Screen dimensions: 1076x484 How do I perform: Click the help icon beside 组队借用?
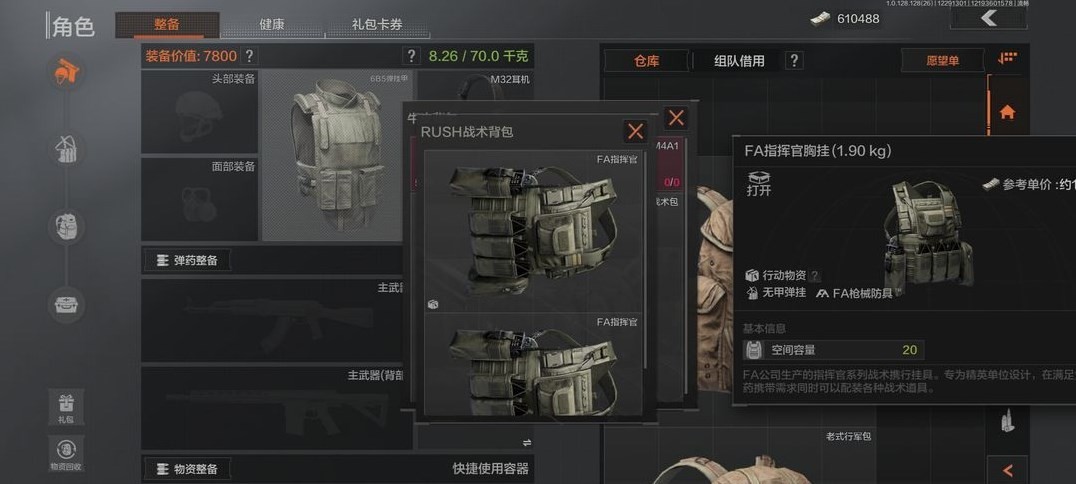coord(794,61)
